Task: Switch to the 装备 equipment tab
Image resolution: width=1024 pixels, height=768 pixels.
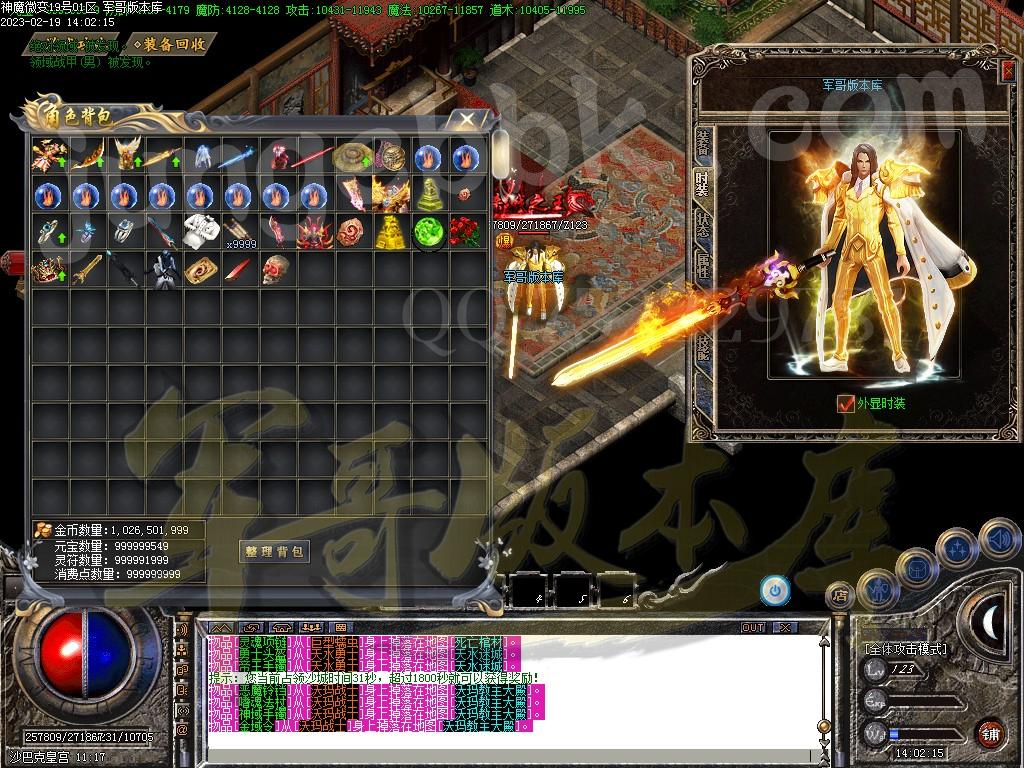Action: (703, 143)
